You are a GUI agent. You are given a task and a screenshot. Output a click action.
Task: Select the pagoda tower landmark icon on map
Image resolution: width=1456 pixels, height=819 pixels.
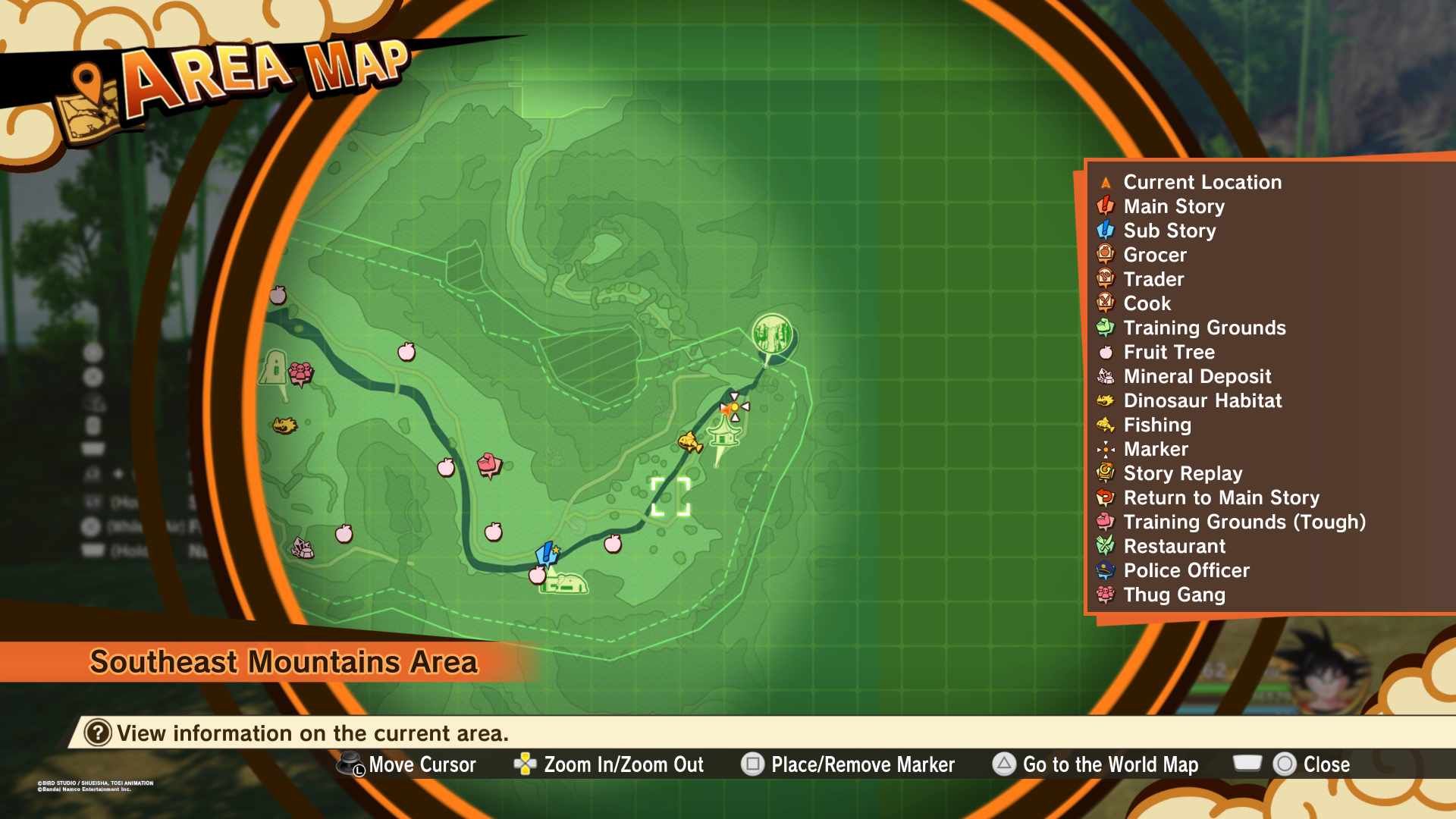(723, 438)
